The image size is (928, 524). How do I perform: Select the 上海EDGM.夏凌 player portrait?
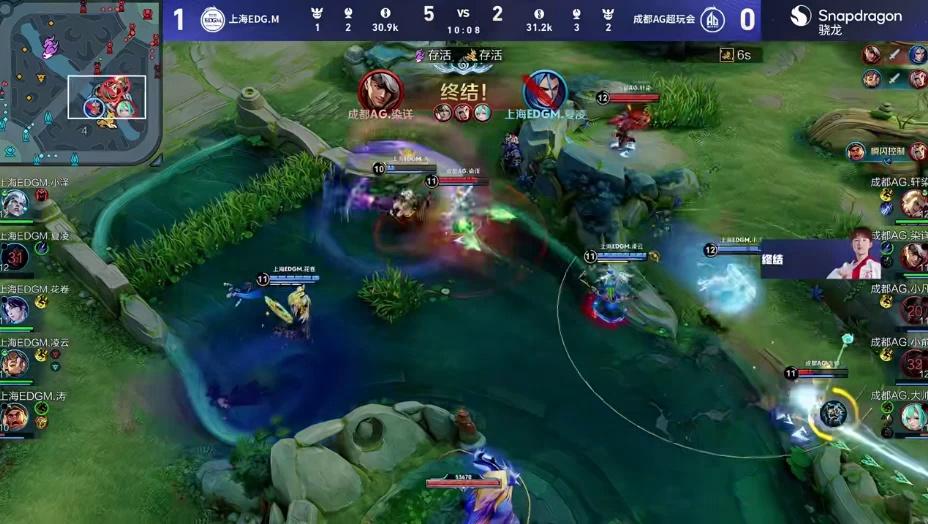coord(14,257)
